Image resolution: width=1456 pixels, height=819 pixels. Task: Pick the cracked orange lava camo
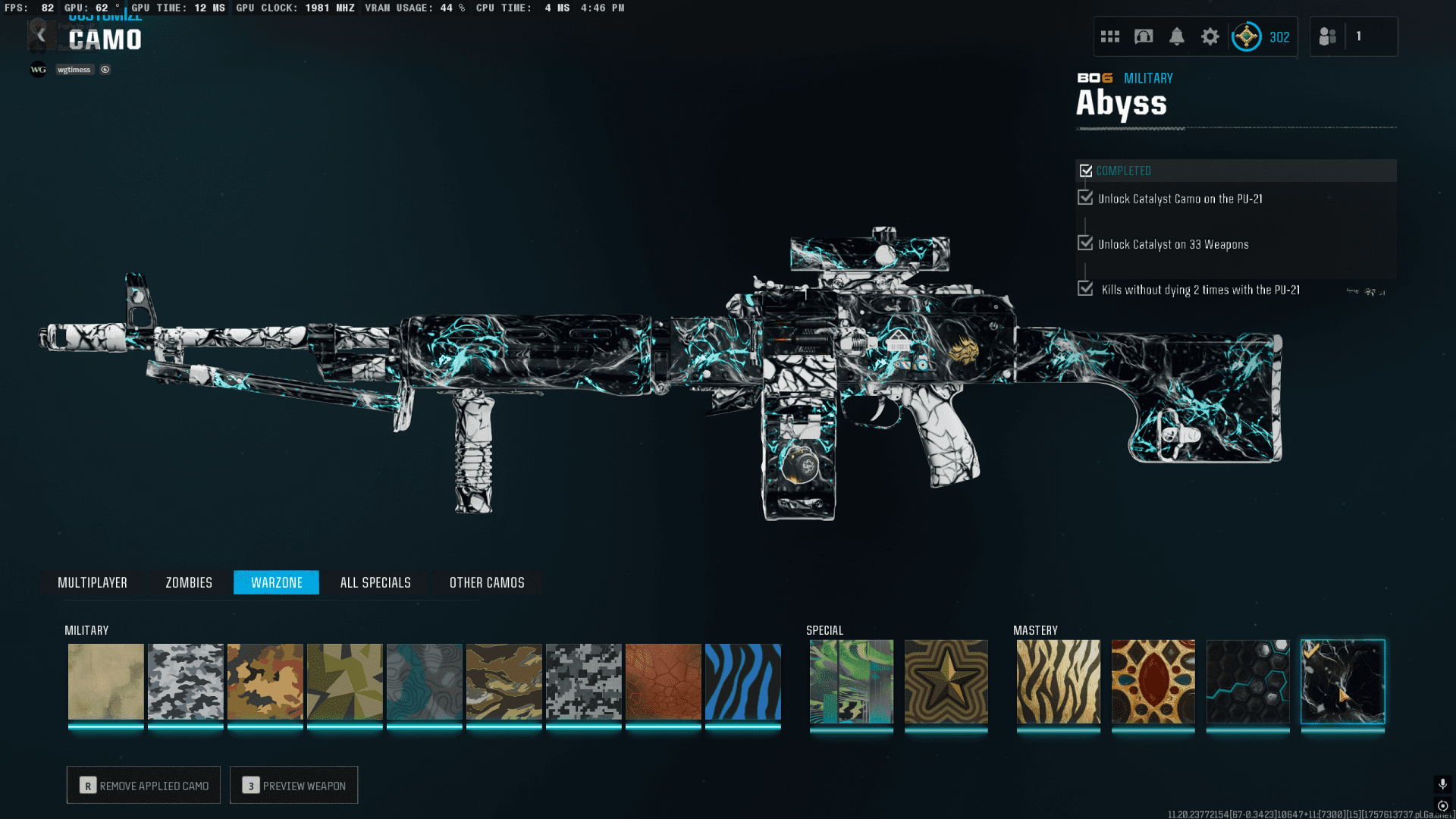(664, 682)
